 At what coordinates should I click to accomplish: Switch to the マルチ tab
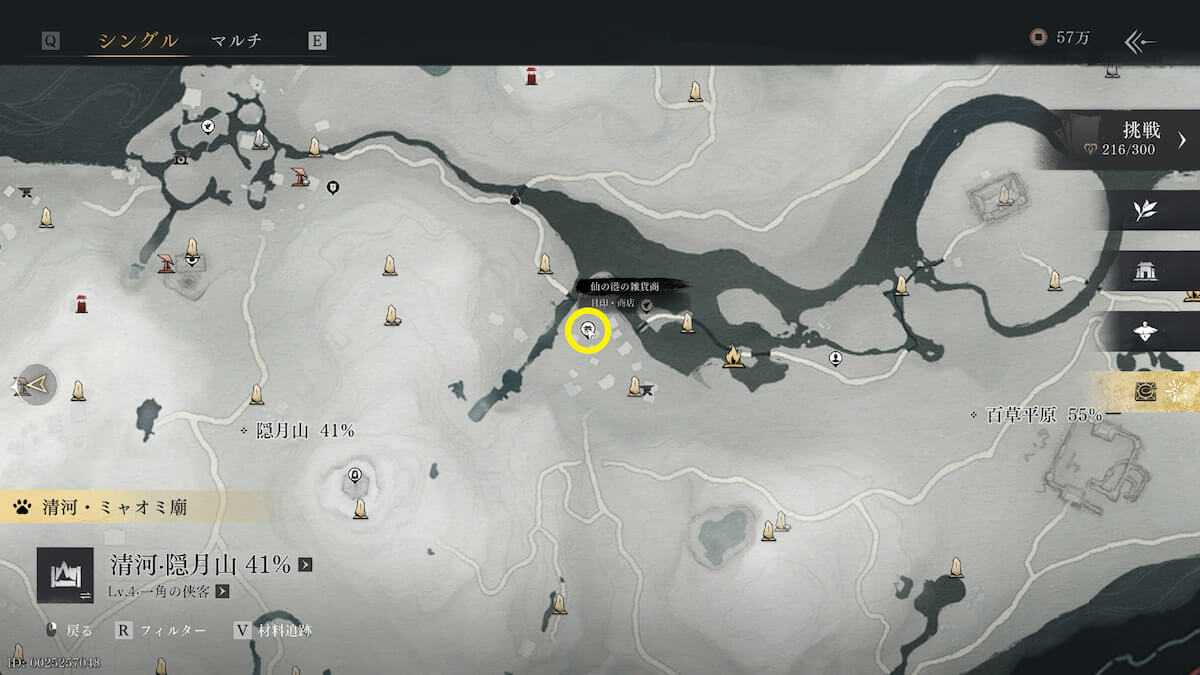click(x=236, y=41)
